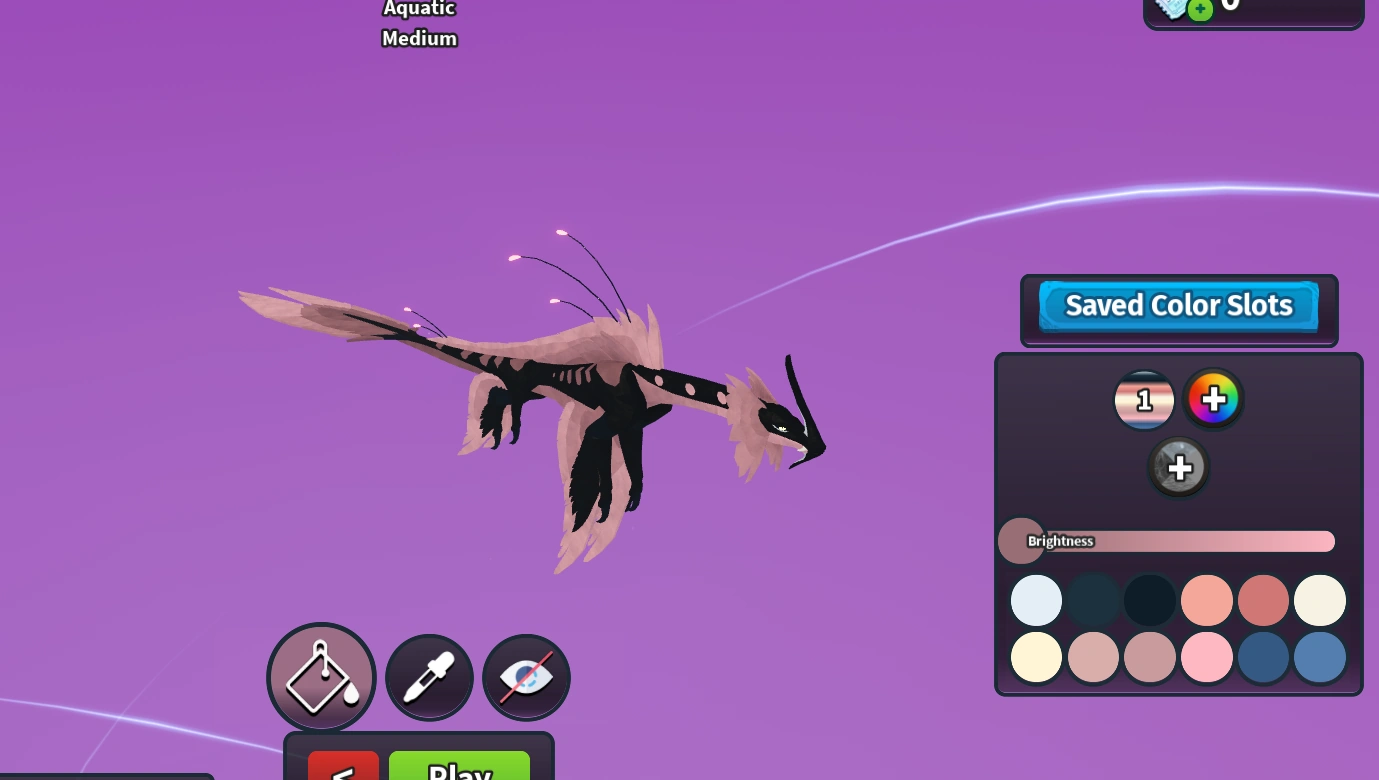
Task: Select the cream color swatch
Action: point(1320,600)
